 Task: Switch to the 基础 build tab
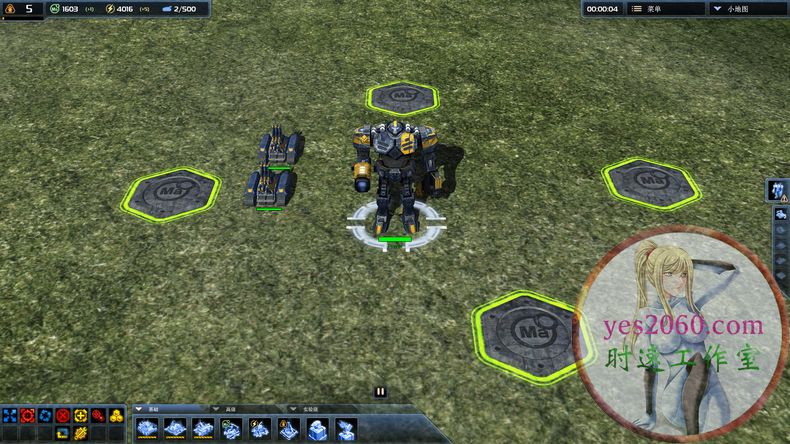(x=152, y=409)
